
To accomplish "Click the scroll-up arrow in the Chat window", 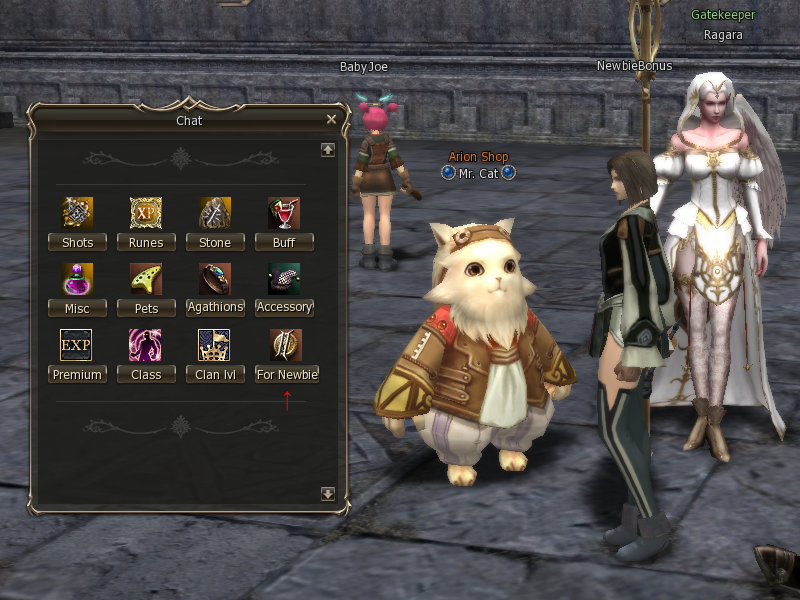I will pos(327,150).
